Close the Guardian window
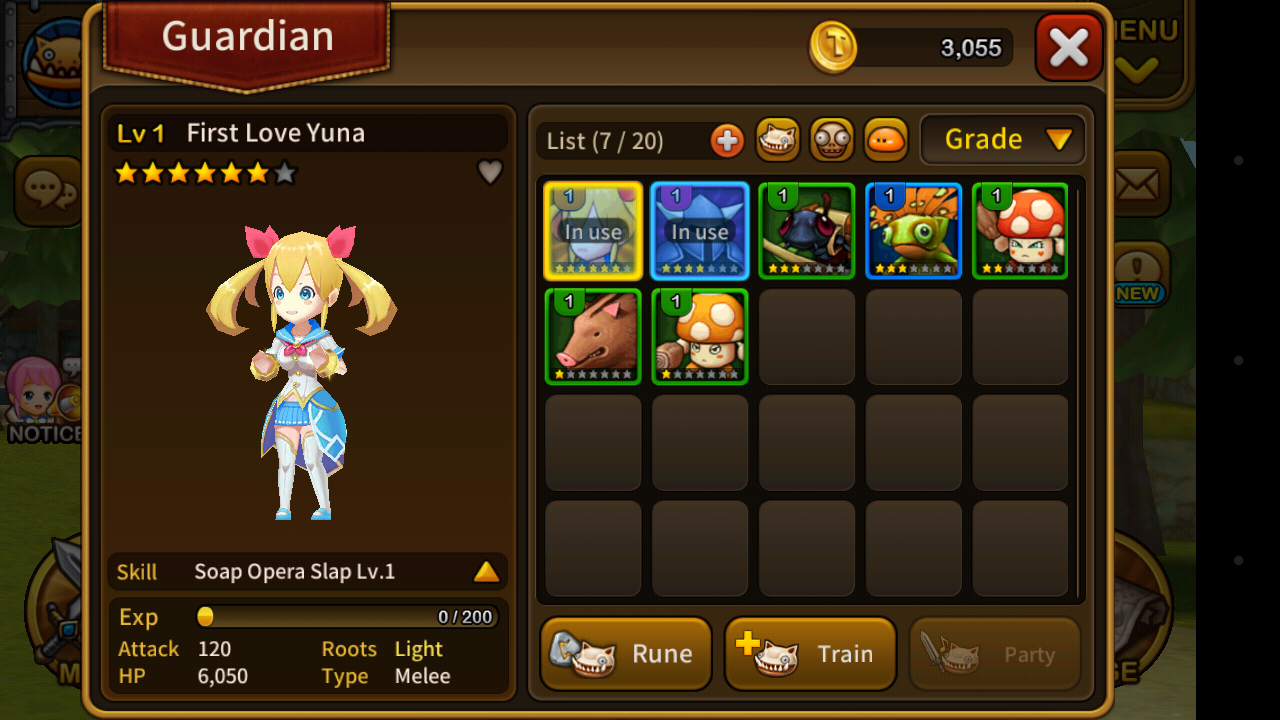Screen dimensions: 1280x720 tap(1068, 48)
